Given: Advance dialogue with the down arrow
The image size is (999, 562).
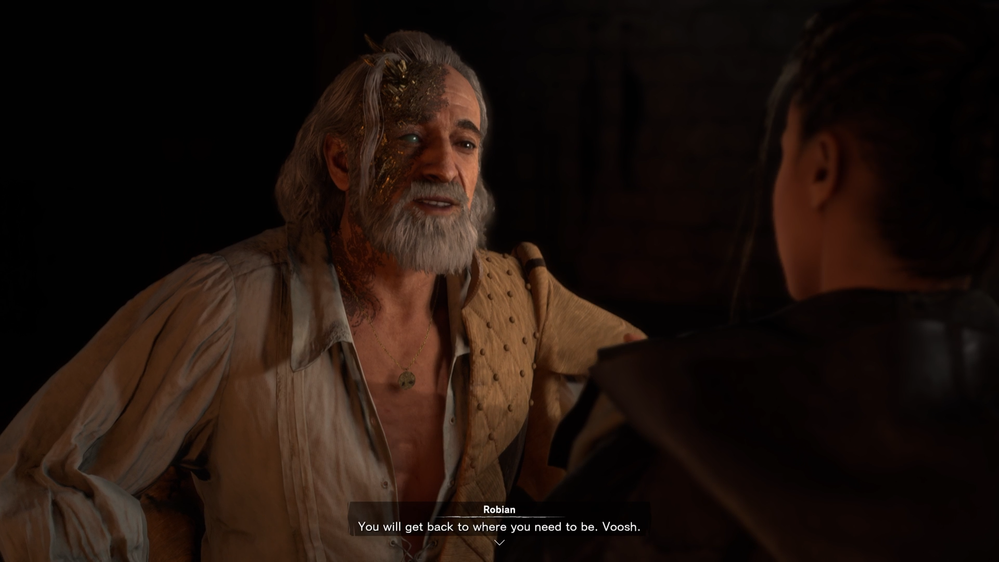Looking at the screenshot, I should click(x=499, y=542).
